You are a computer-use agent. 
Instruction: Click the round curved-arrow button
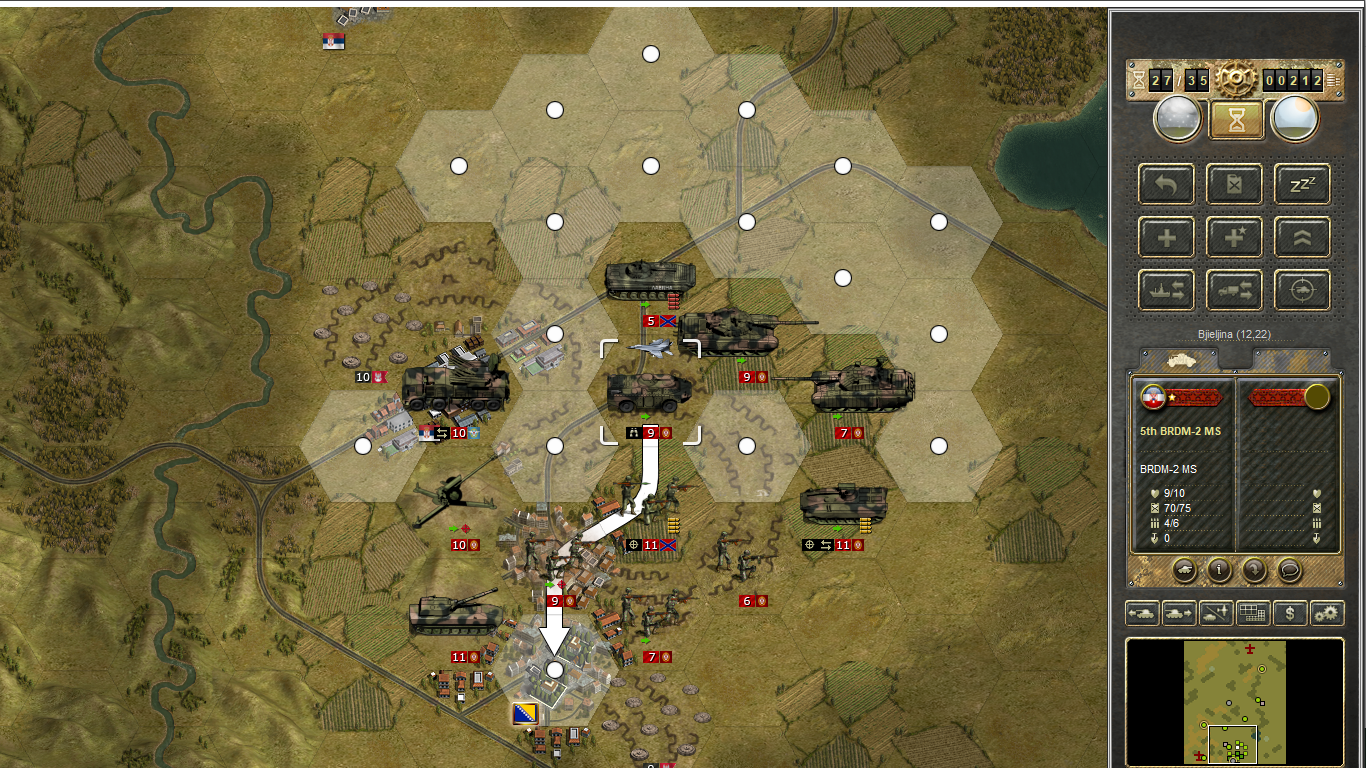pos(1255,570)
